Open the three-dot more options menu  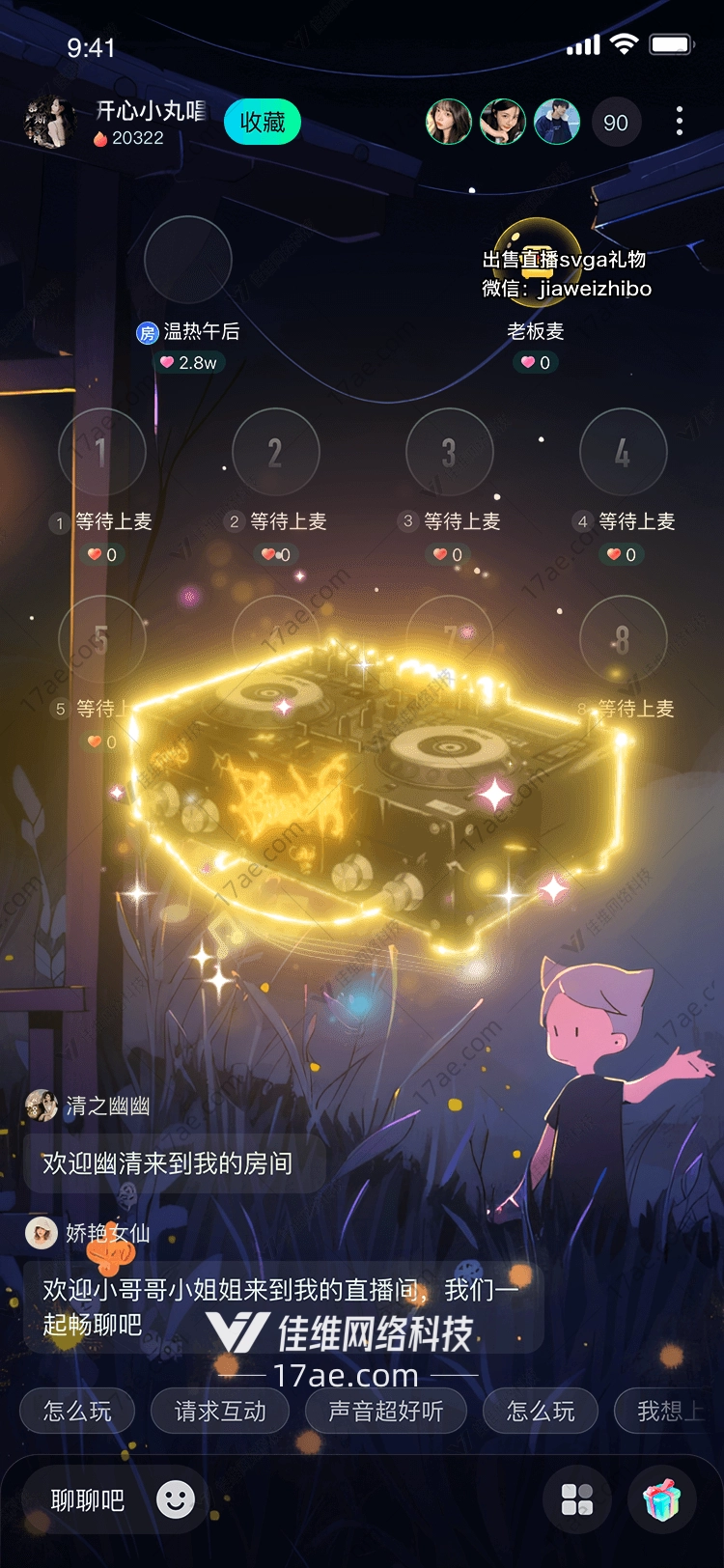coord(680,122)
